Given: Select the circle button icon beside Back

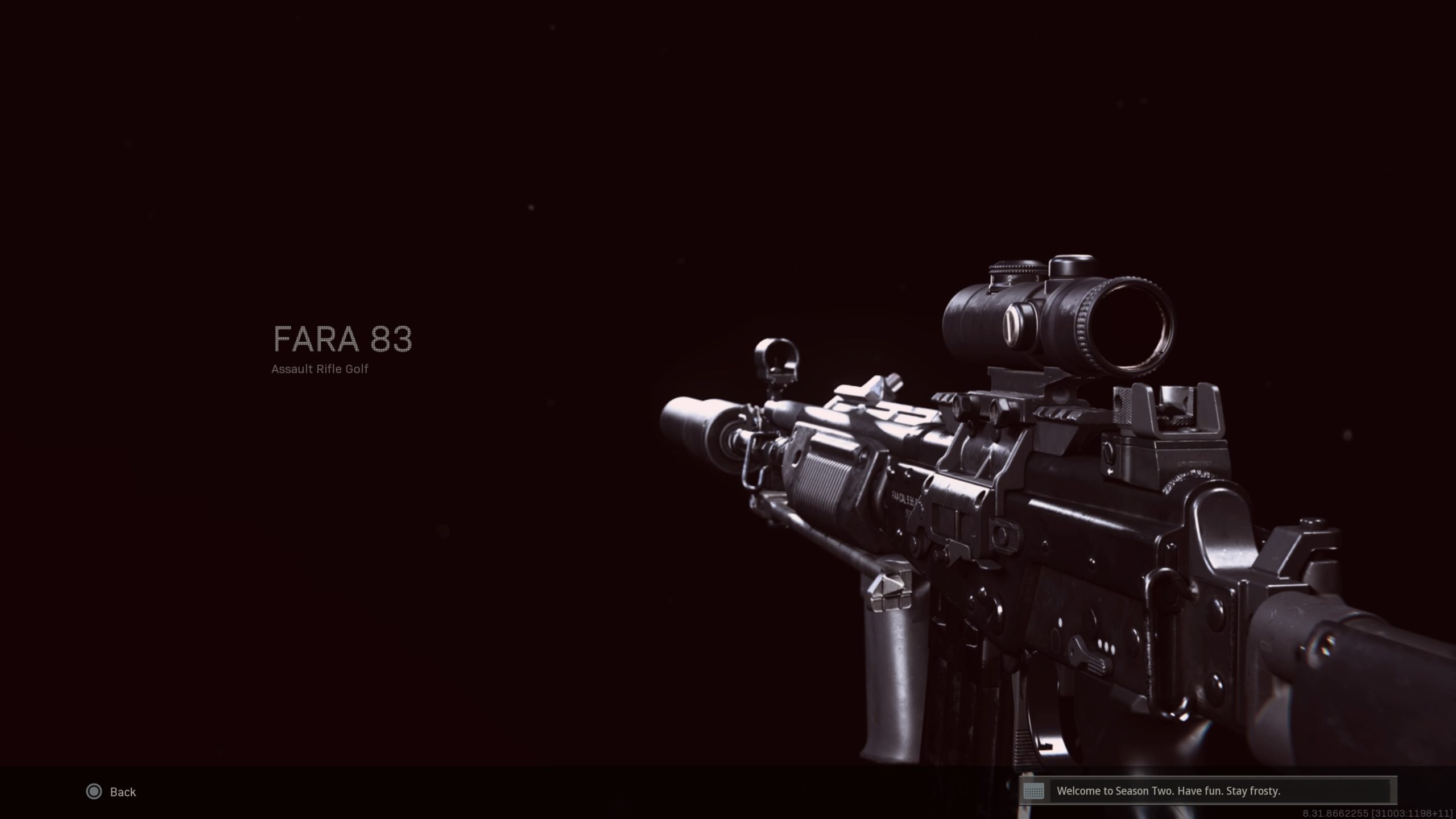Looking at the screenshot, I should click(x=94, y=792).
